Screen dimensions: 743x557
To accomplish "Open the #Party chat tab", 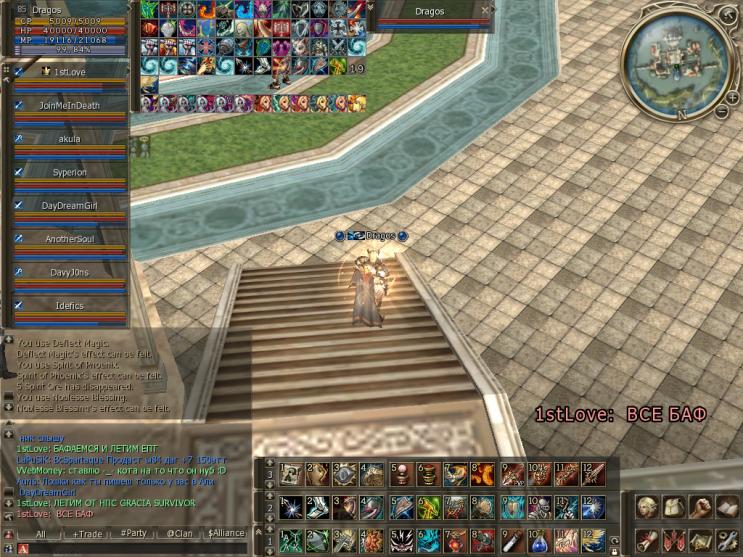I will click(133, 534).
